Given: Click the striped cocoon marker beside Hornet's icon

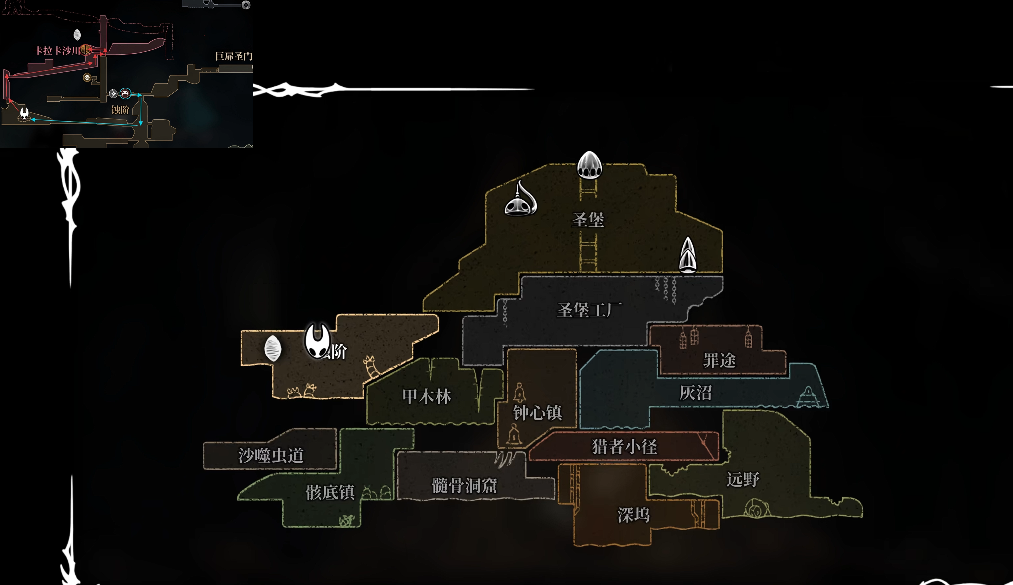Looking at the screenshot, I should point(272,348).
